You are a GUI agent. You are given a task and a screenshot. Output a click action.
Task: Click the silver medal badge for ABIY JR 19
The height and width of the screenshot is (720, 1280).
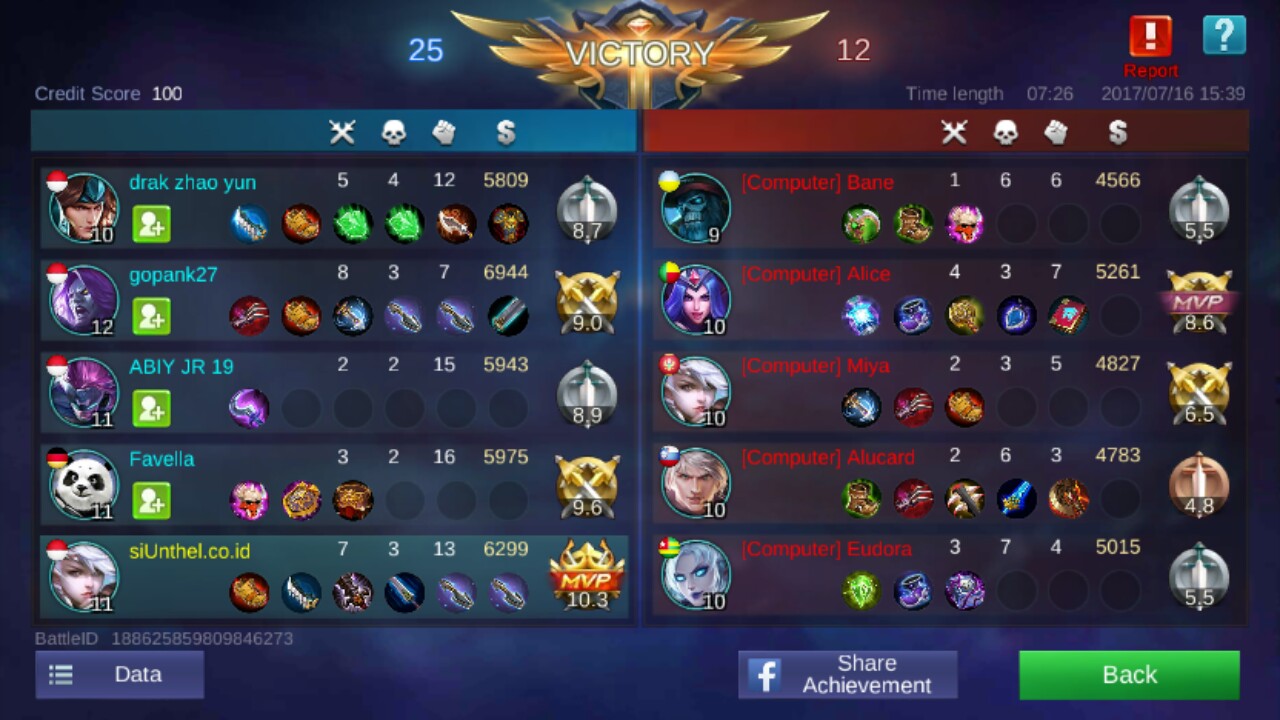[586, 394]
